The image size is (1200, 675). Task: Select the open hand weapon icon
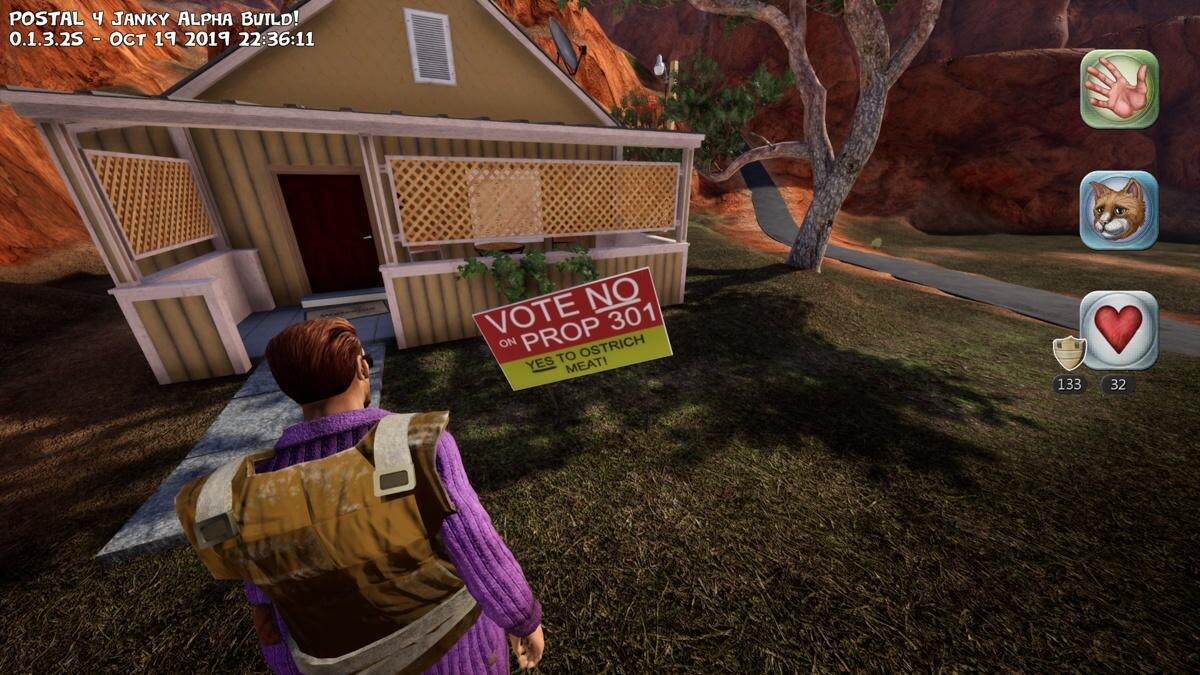1119,89
